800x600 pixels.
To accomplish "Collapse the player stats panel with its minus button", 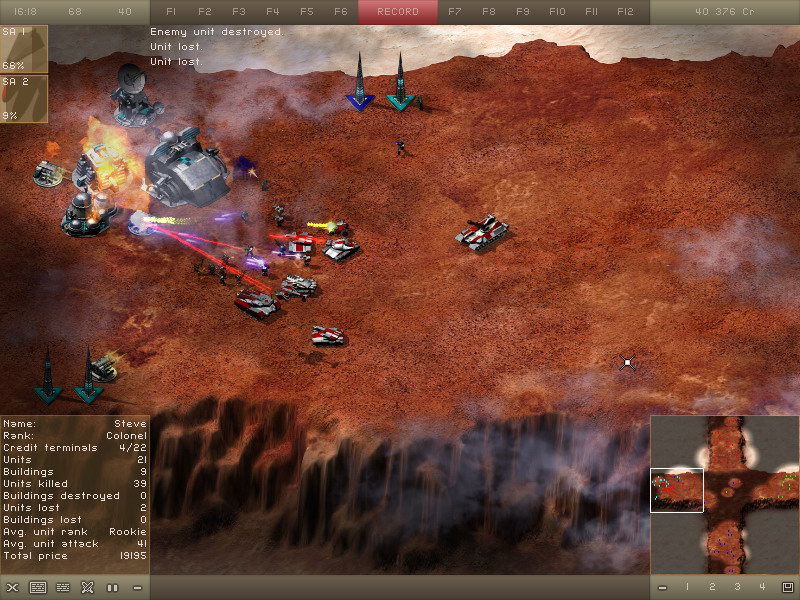I will click(x=137, y=587).
